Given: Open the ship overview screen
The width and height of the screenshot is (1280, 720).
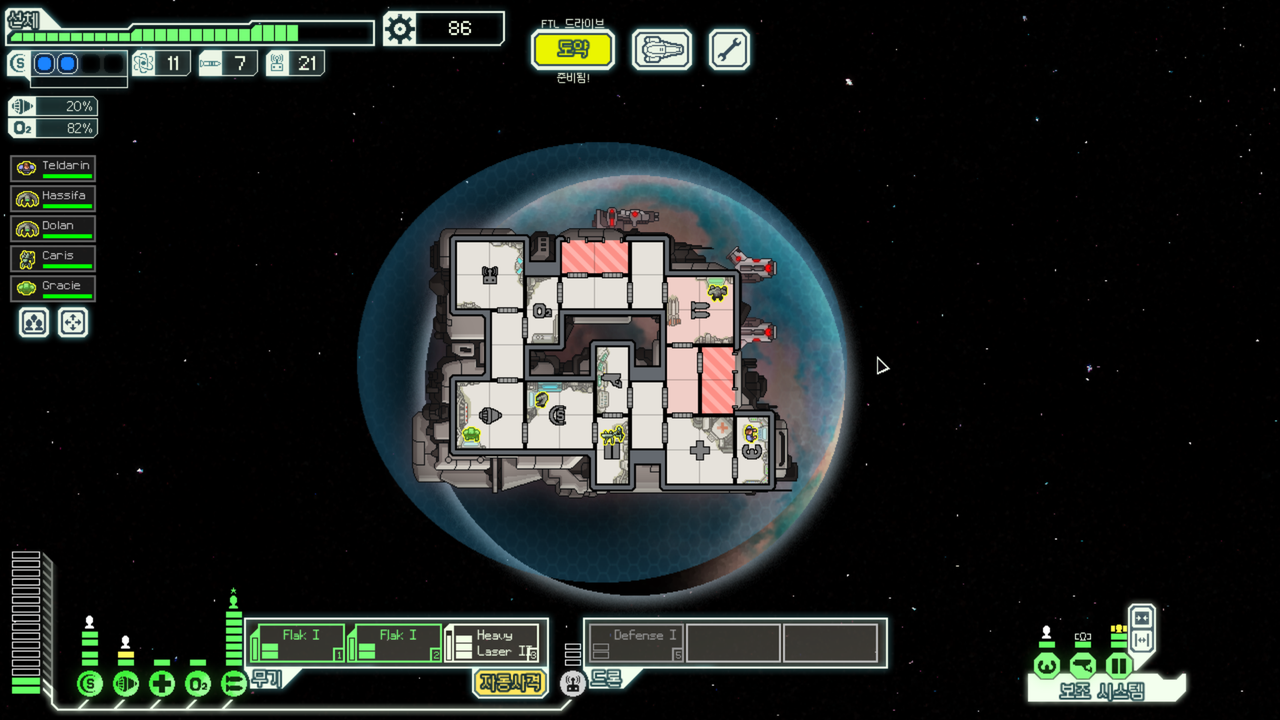Looking at the screenshot, I should (x=661, y=49).
